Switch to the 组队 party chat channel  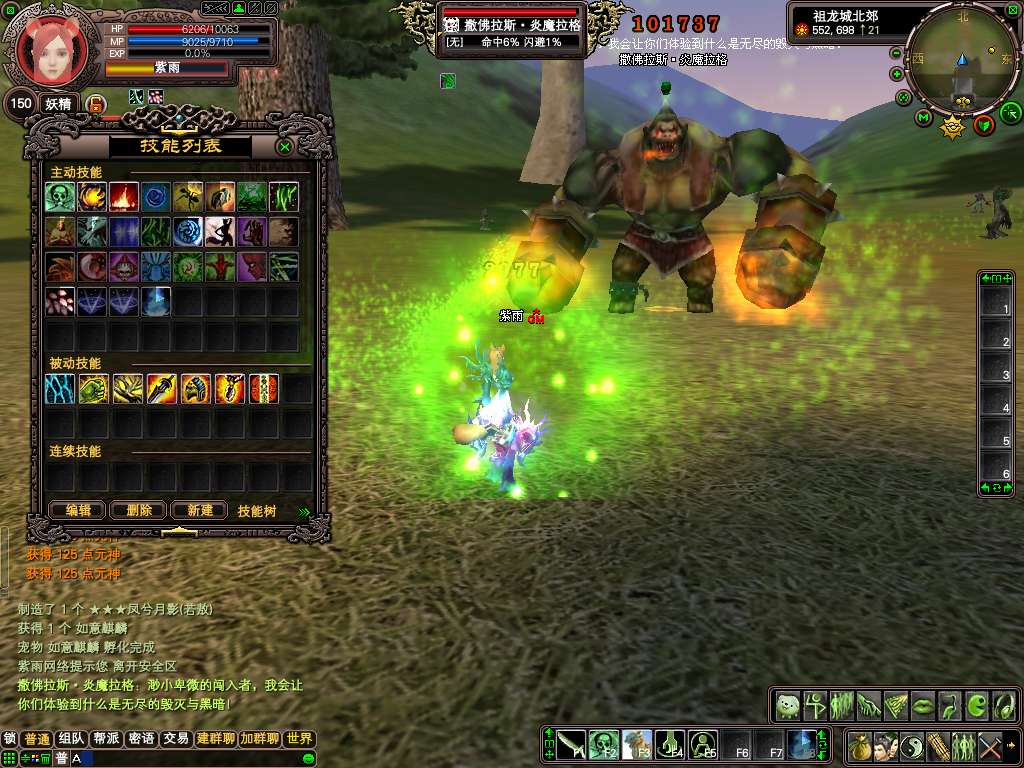point(72,739)
